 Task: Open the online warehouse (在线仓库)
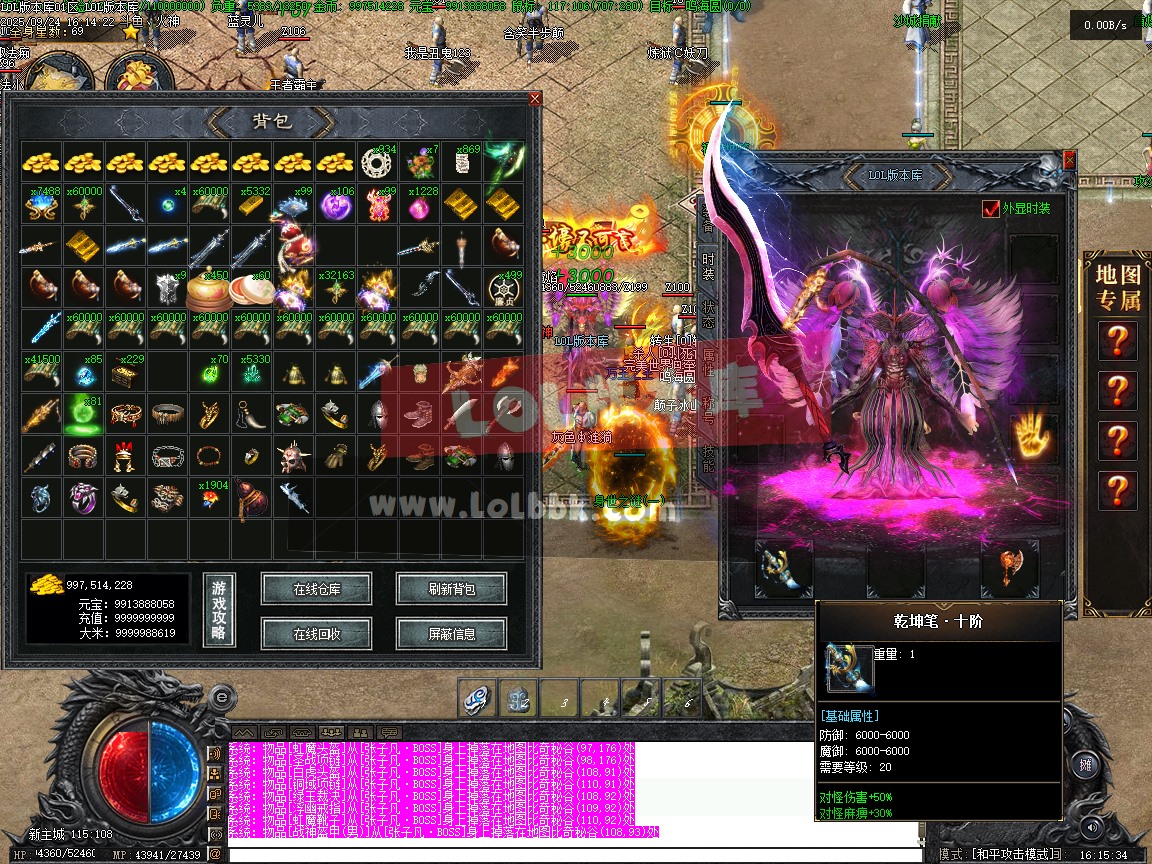pyautogui.click(x=316, y=589)
